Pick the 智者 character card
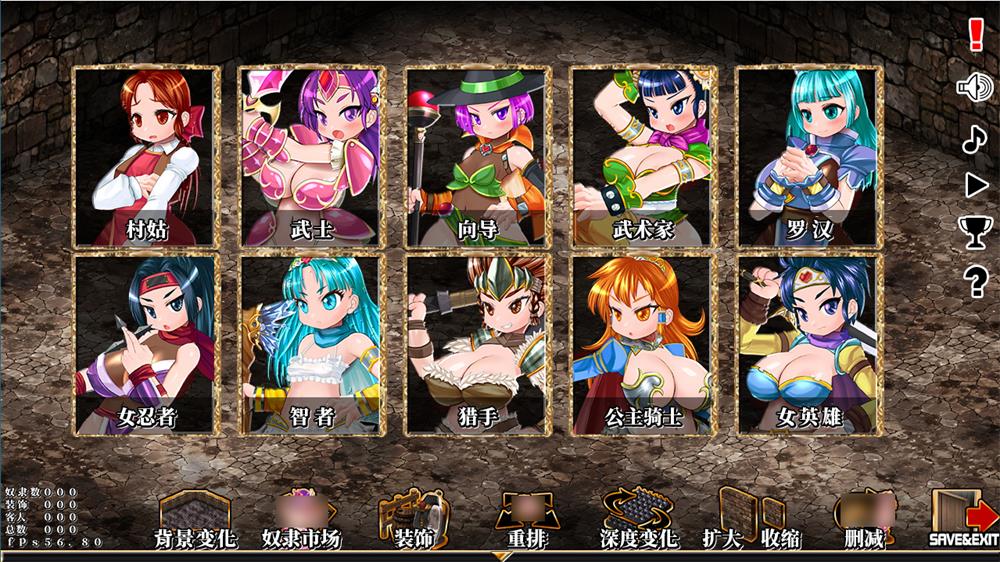Image resolution: width=1000 pixels, height=562 pixels. point(309,344)
